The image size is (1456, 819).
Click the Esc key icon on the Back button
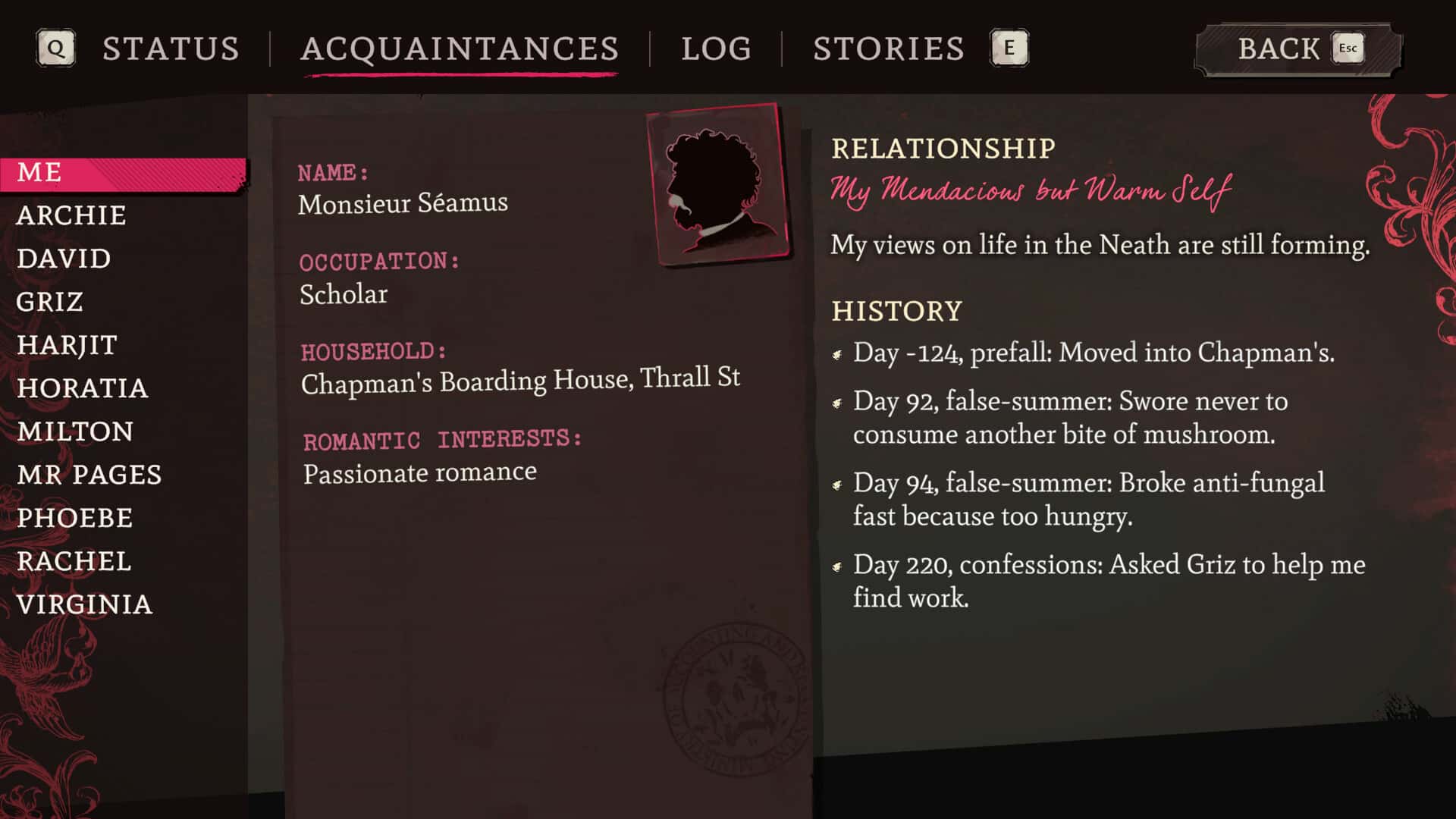point(1346,48)
